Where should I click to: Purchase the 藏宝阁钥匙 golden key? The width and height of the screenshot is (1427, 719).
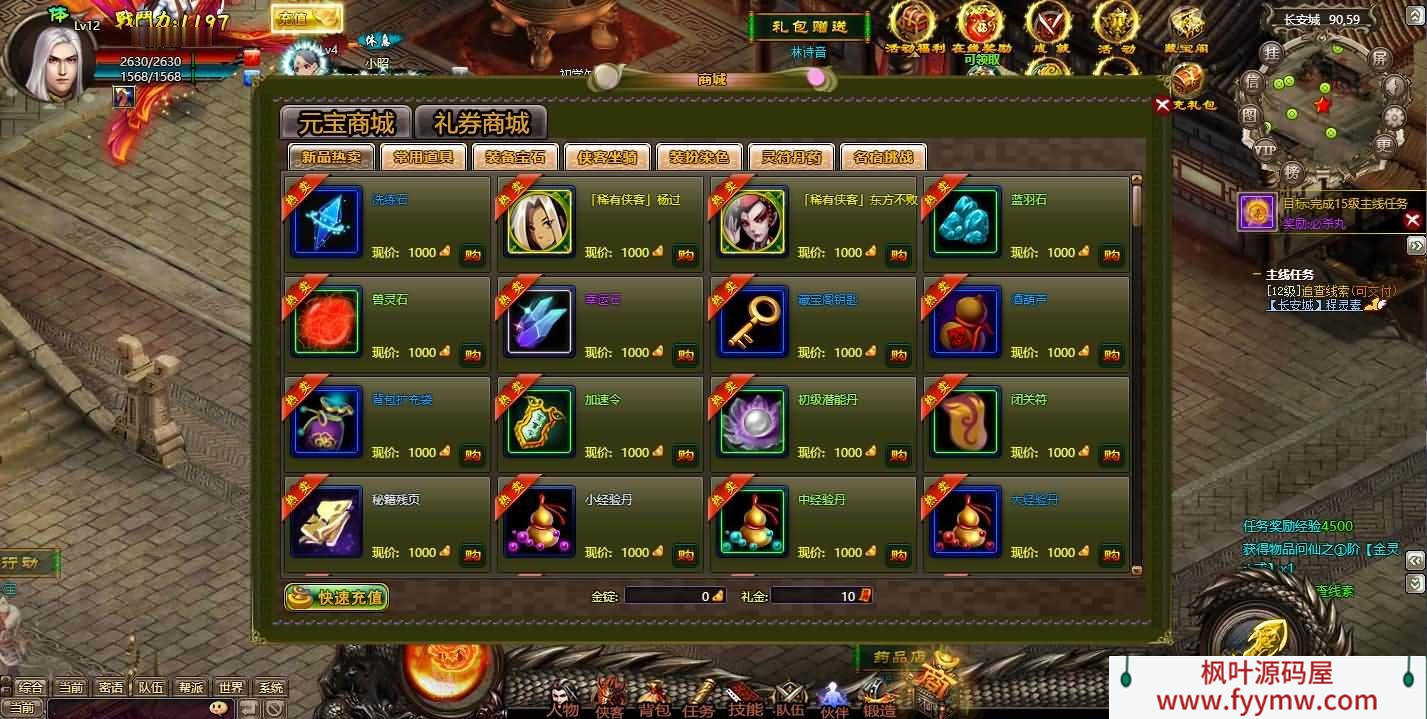click(898, 354)
